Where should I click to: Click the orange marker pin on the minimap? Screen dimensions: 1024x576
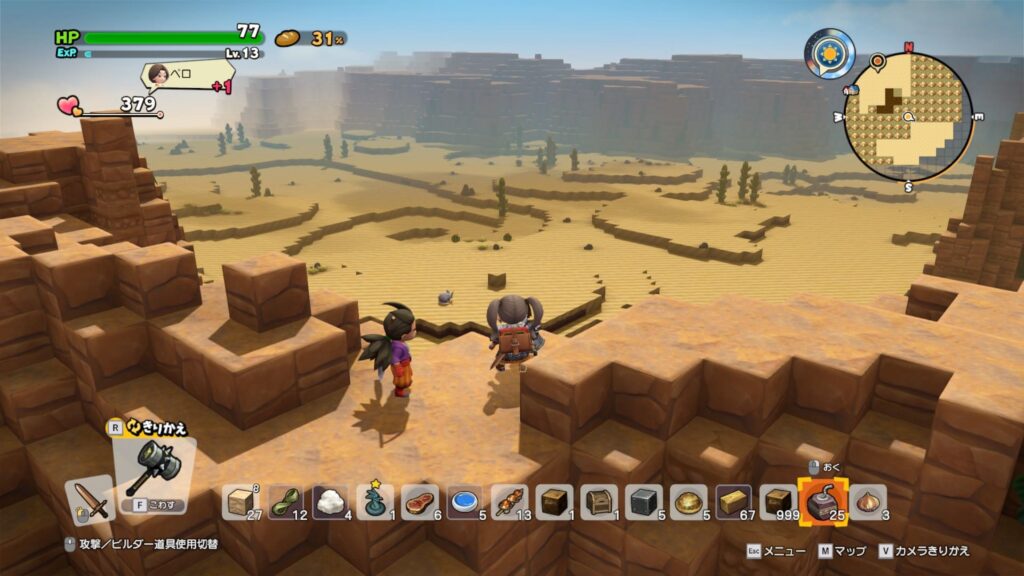[x=877, y=62]
